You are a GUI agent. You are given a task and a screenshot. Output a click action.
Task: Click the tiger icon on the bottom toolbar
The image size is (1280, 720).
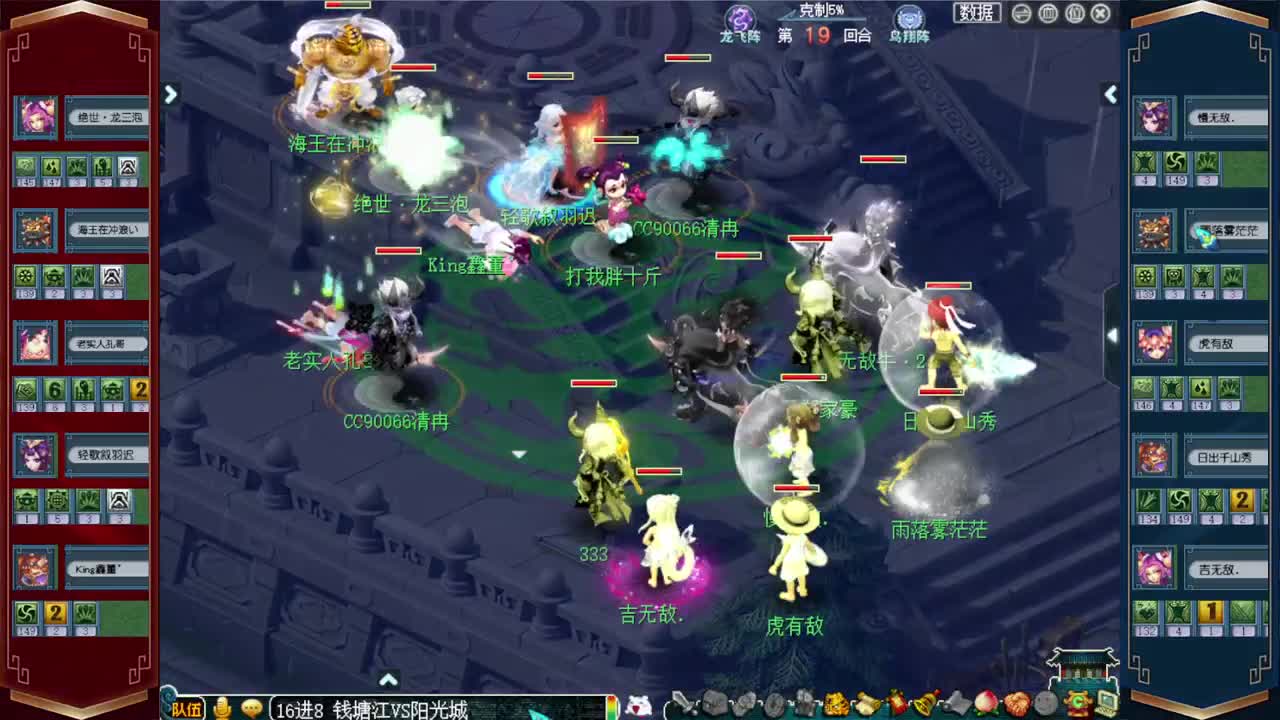(x=833, y=703)
